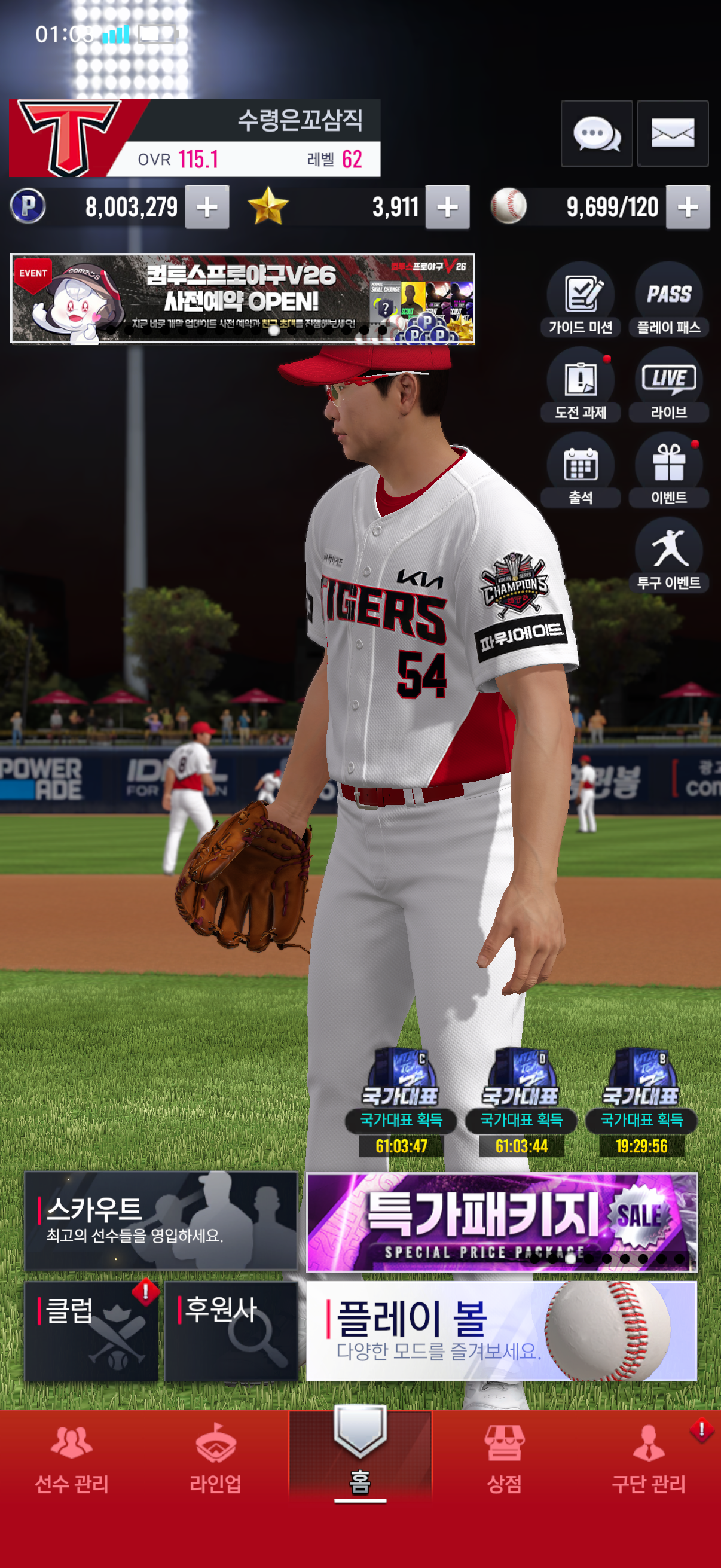Open the 특가패키지 sale banner

click(x=502, y=1222)
